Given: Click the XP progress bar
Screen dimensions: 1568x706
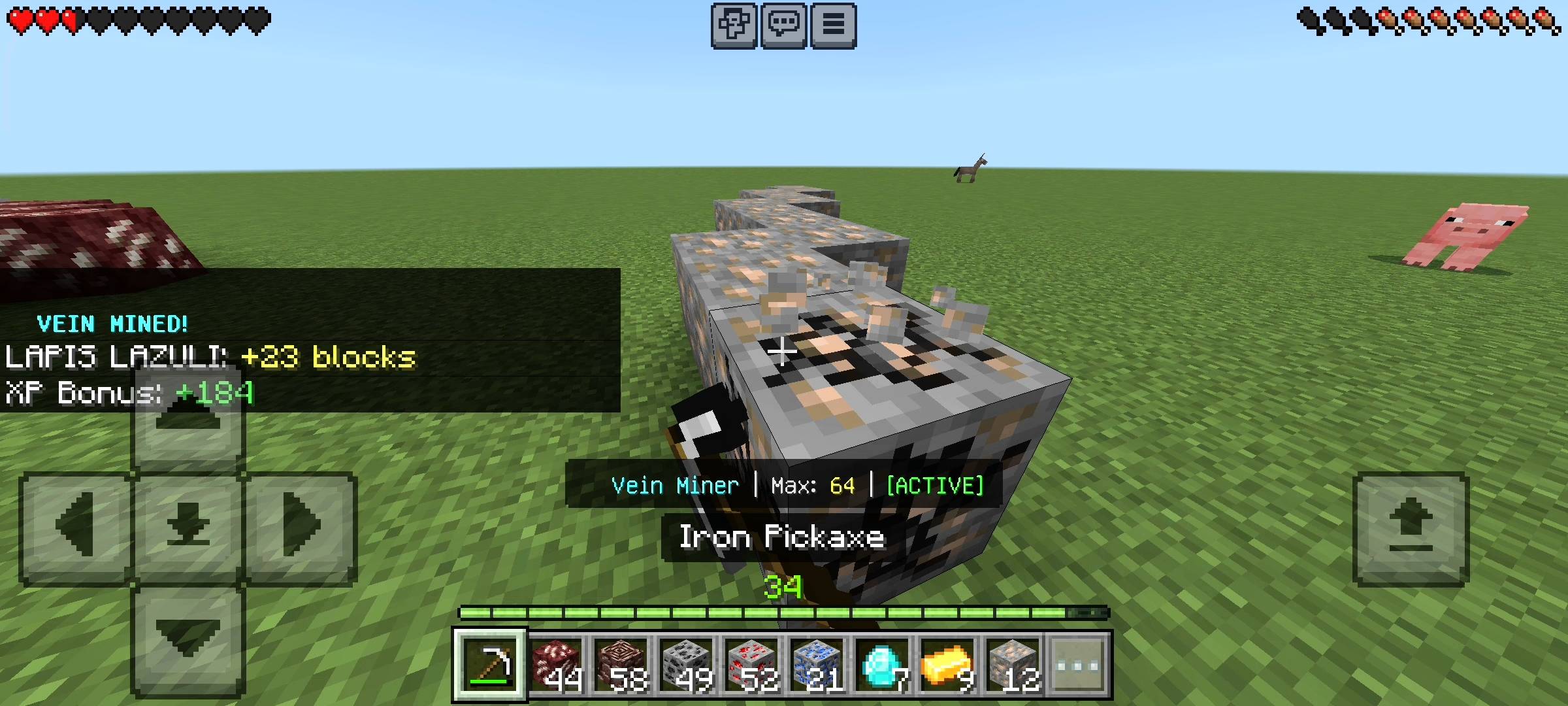Looking at the screenshot, I should point(784,613).
